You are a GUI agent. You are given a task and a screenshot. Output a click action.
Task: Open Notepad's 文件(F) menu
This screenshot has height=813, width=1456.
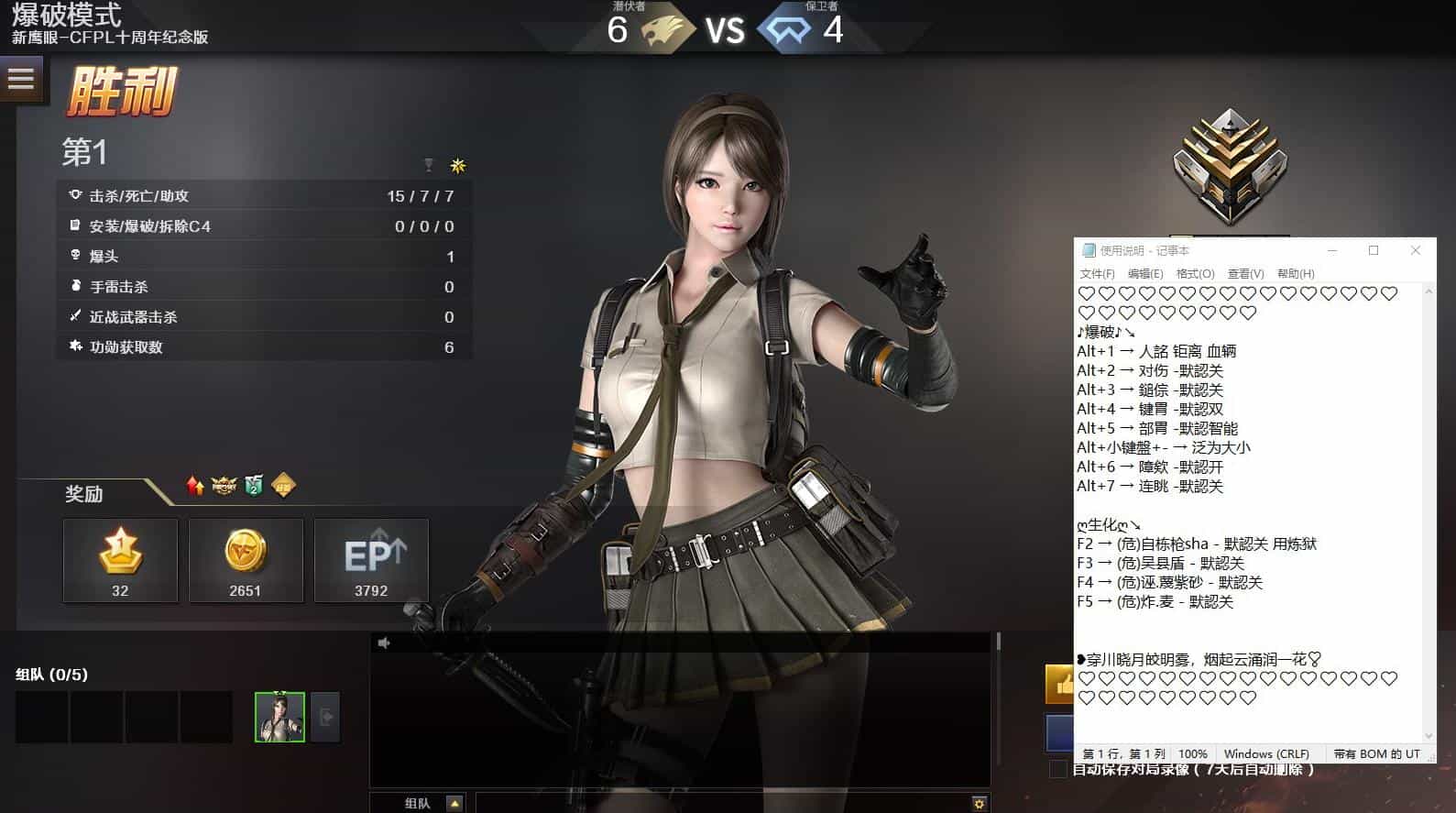point(1097,274)
